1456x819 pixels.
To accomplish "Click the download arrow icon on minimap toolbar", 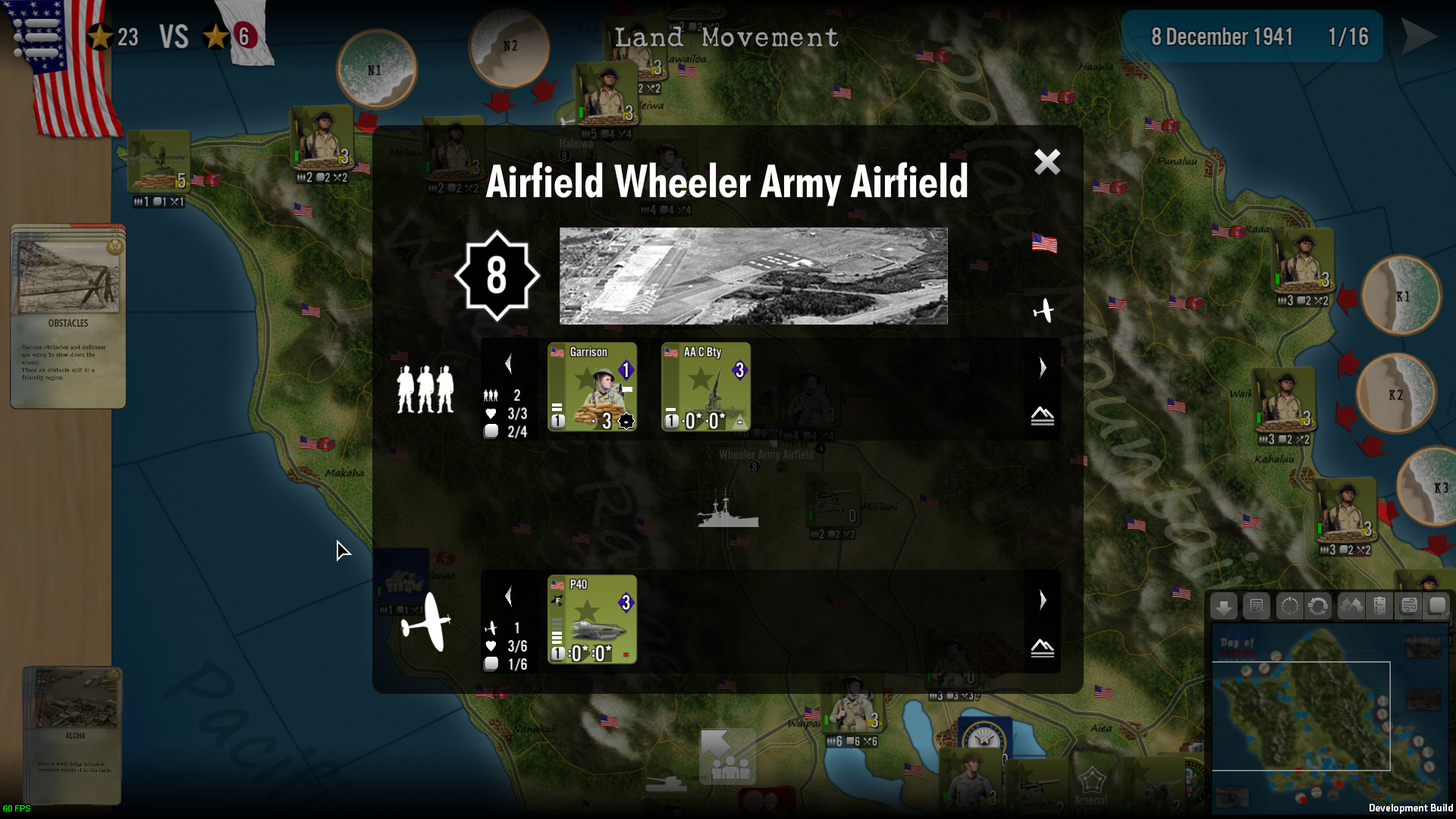I will click(1223, 607).
